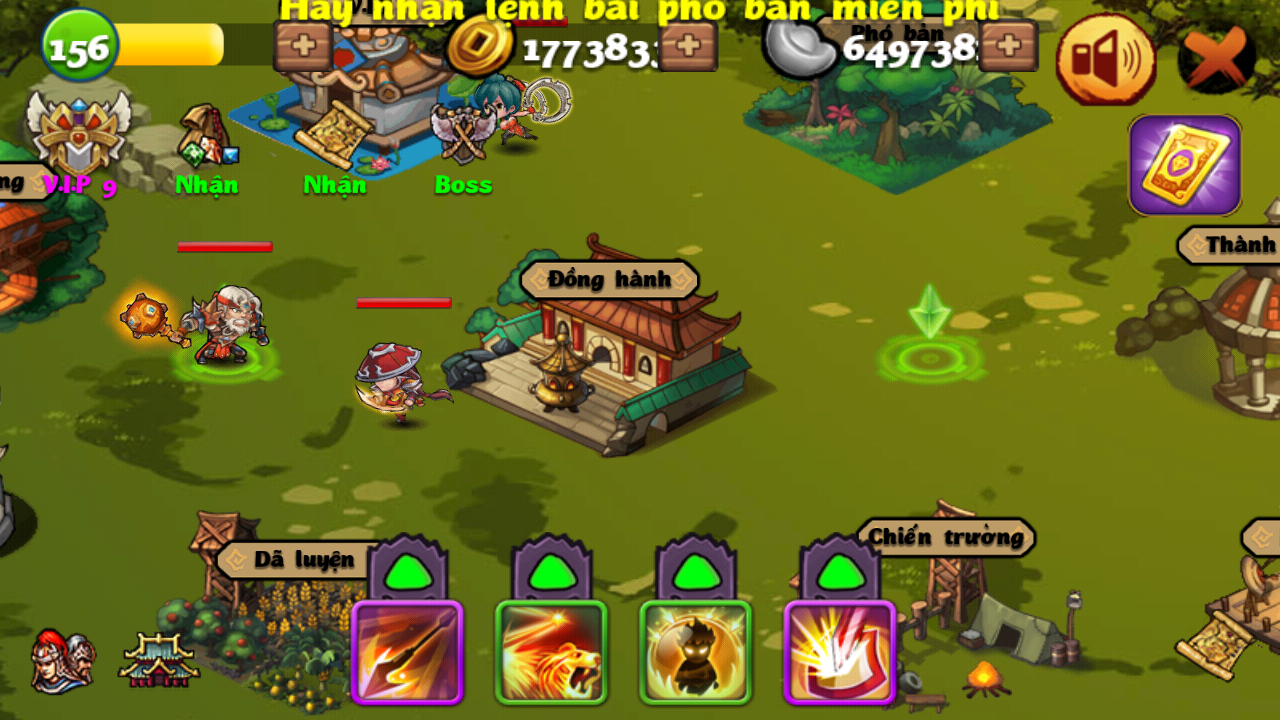
Task: Cast the red slash burst skill
Action: point(839,652)
